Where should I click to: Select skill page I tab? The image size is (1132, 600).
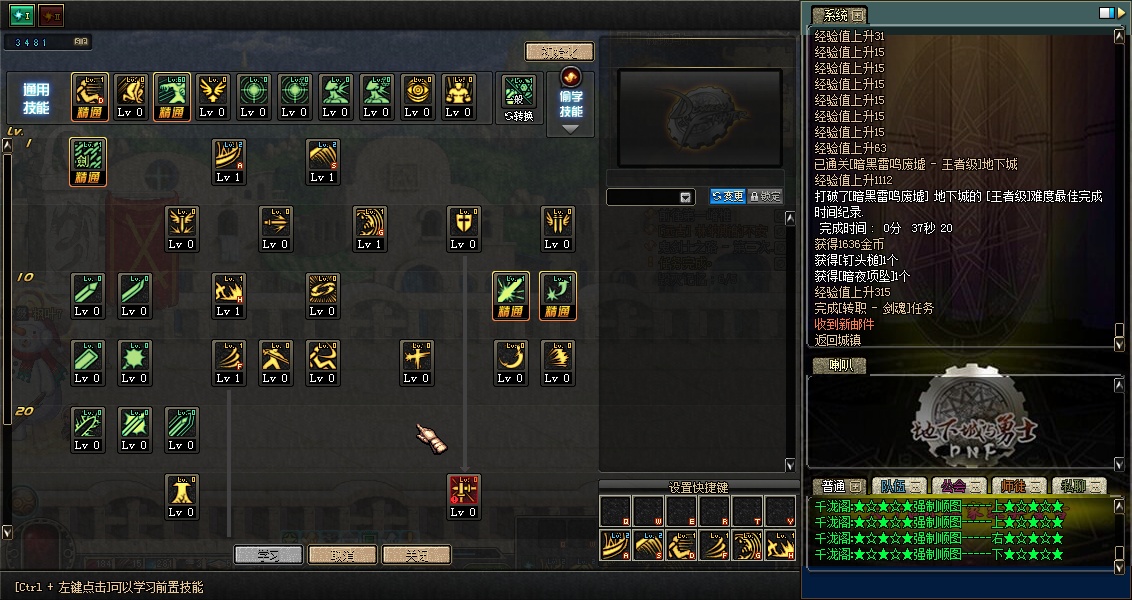point(22,16)
